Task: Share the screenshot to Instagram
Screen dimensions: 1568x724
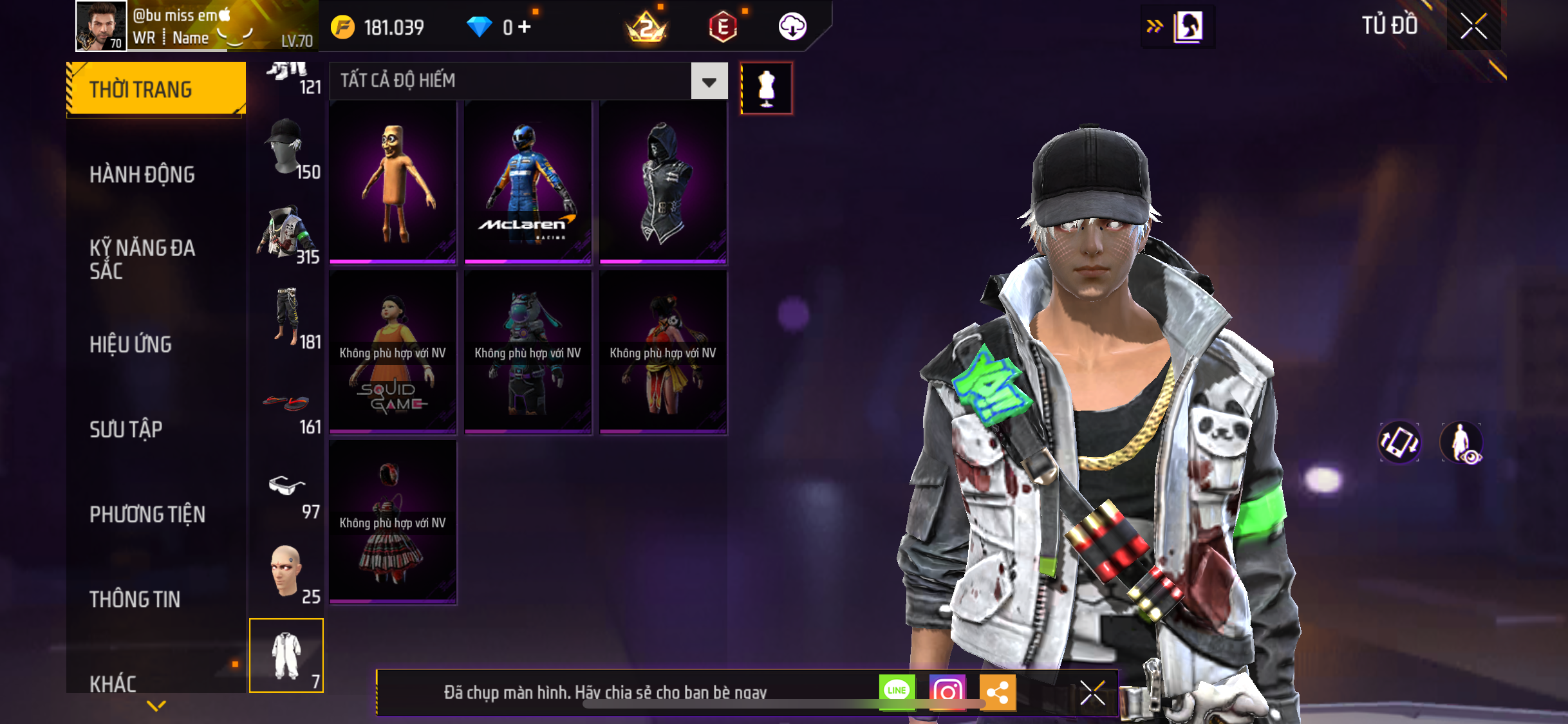Action: click(947, 692)
